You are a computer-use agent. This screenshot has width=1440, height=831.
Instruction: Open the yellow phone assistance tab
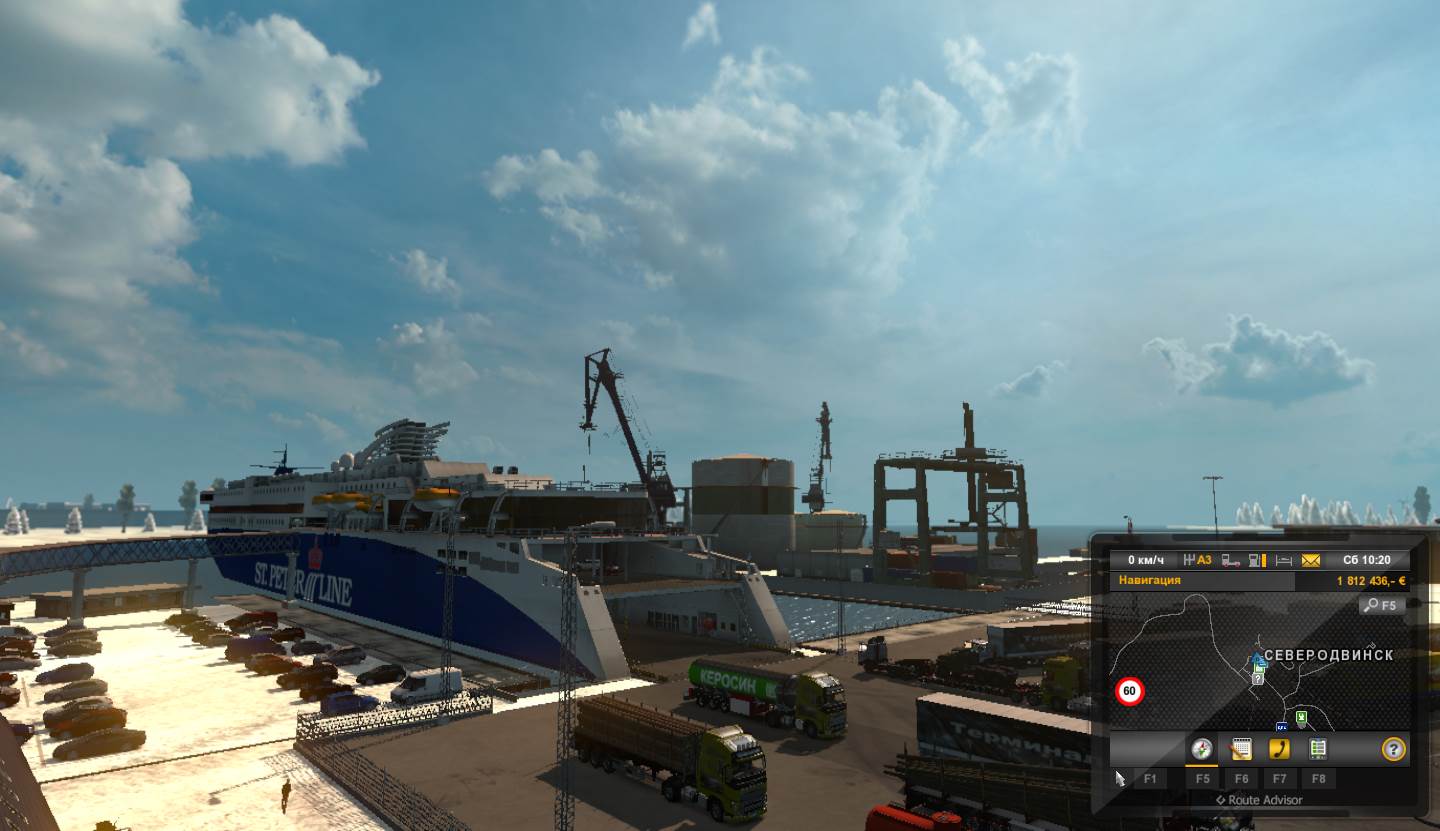click(1279, 749)
